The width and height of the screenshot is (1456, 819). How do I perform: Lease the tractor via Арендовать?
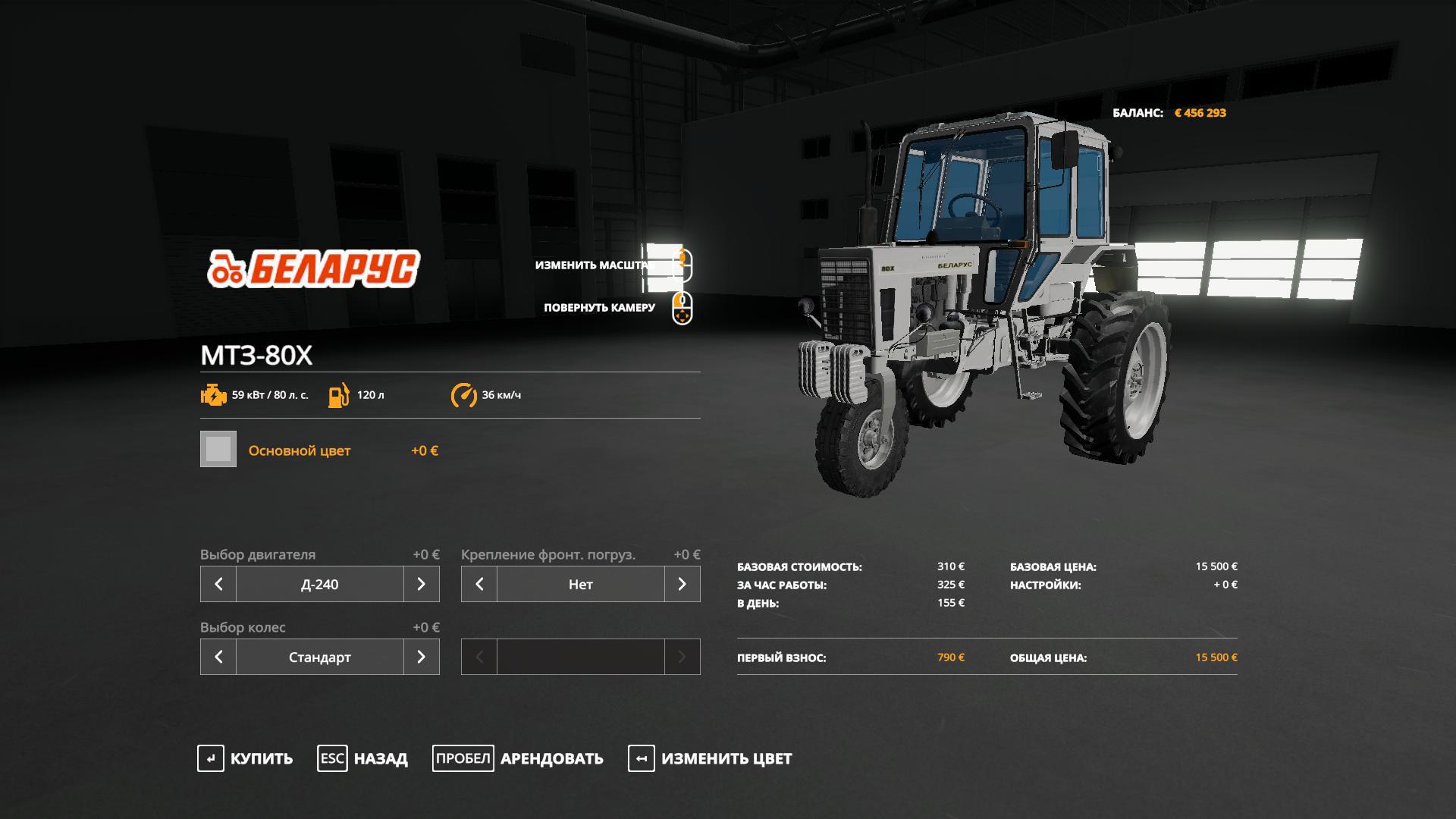519,758
